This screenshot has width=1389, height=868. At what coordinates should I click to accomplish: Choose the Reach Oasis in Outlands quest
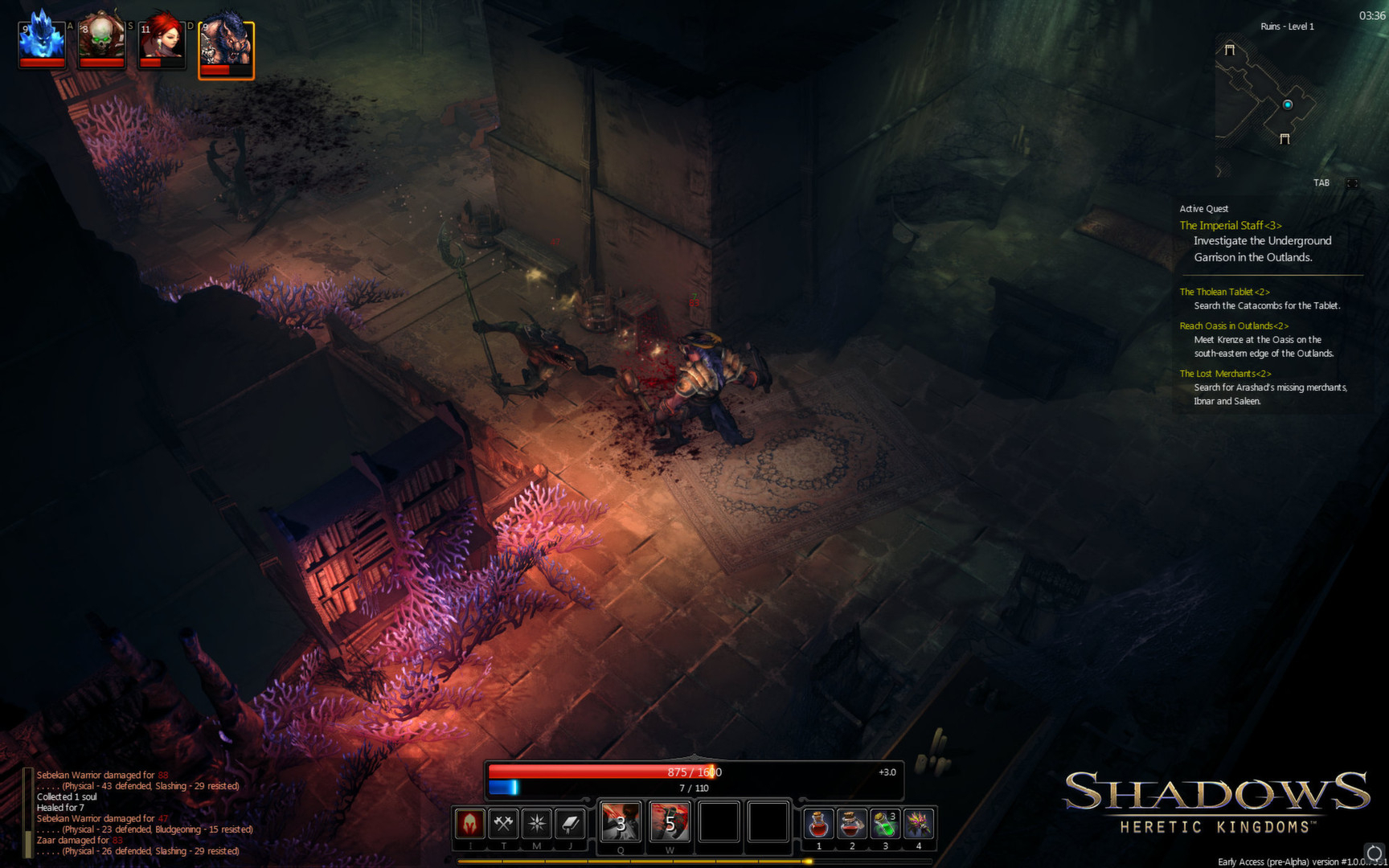(1234, 325)
